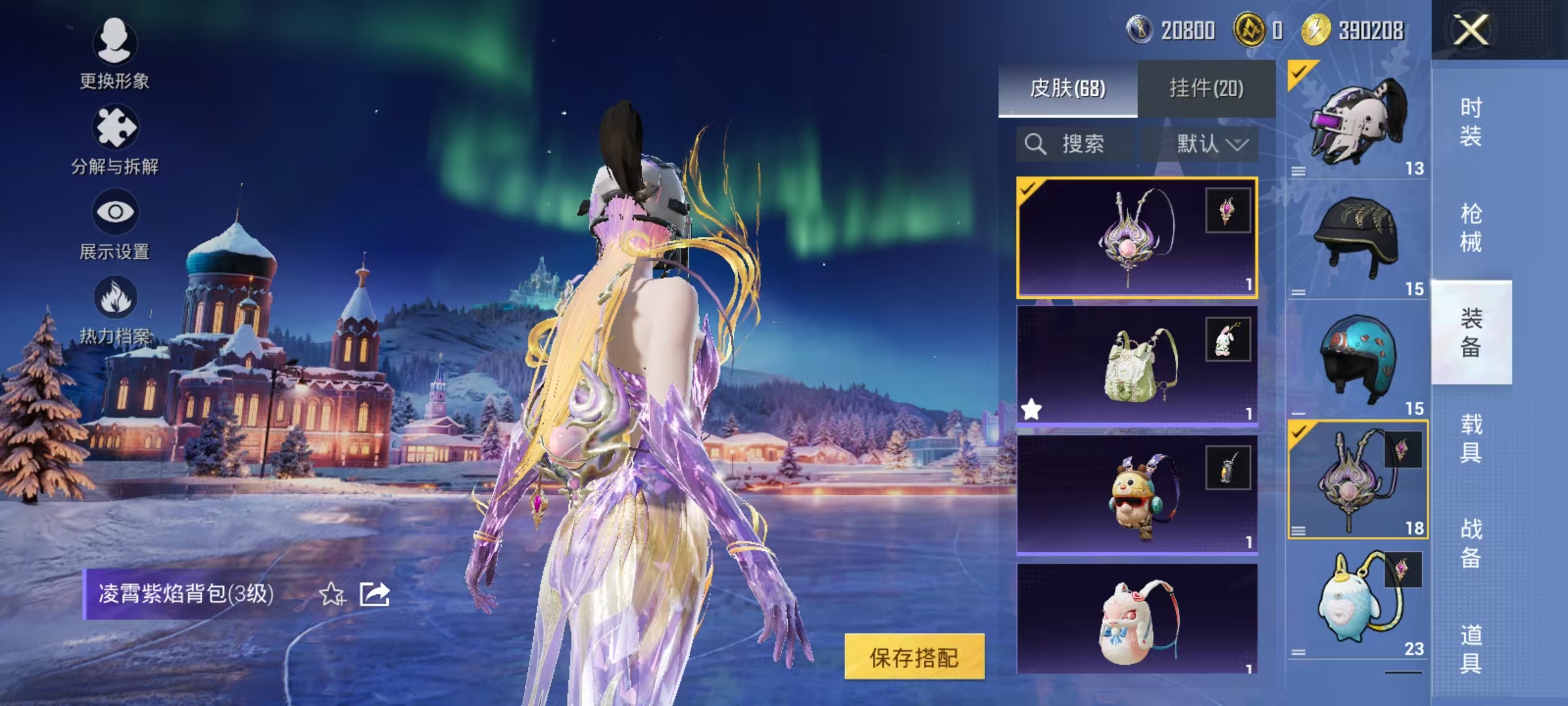Share the backpack using arrow icon

tap(375, 594)
